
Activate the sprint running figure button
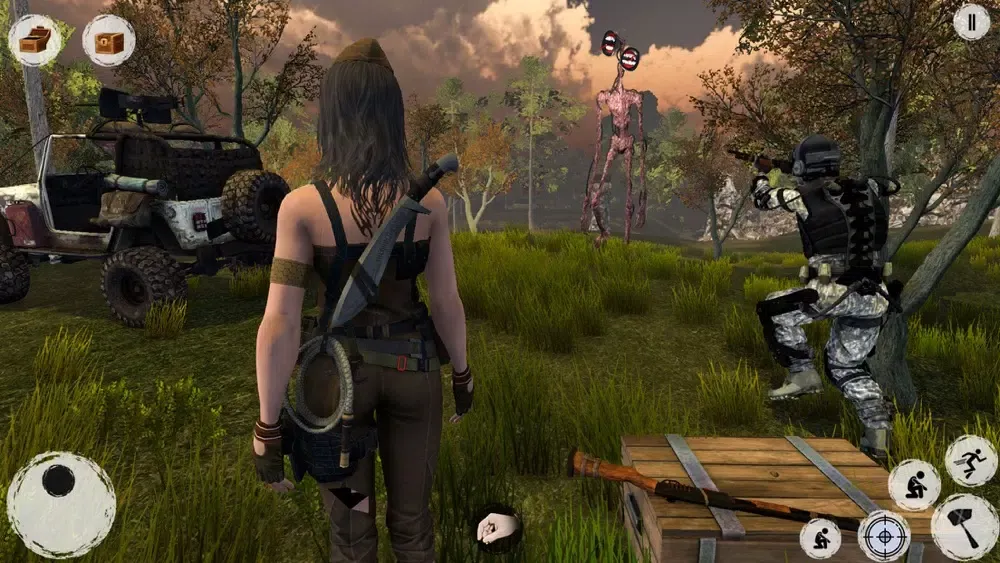tap(970, 460)
